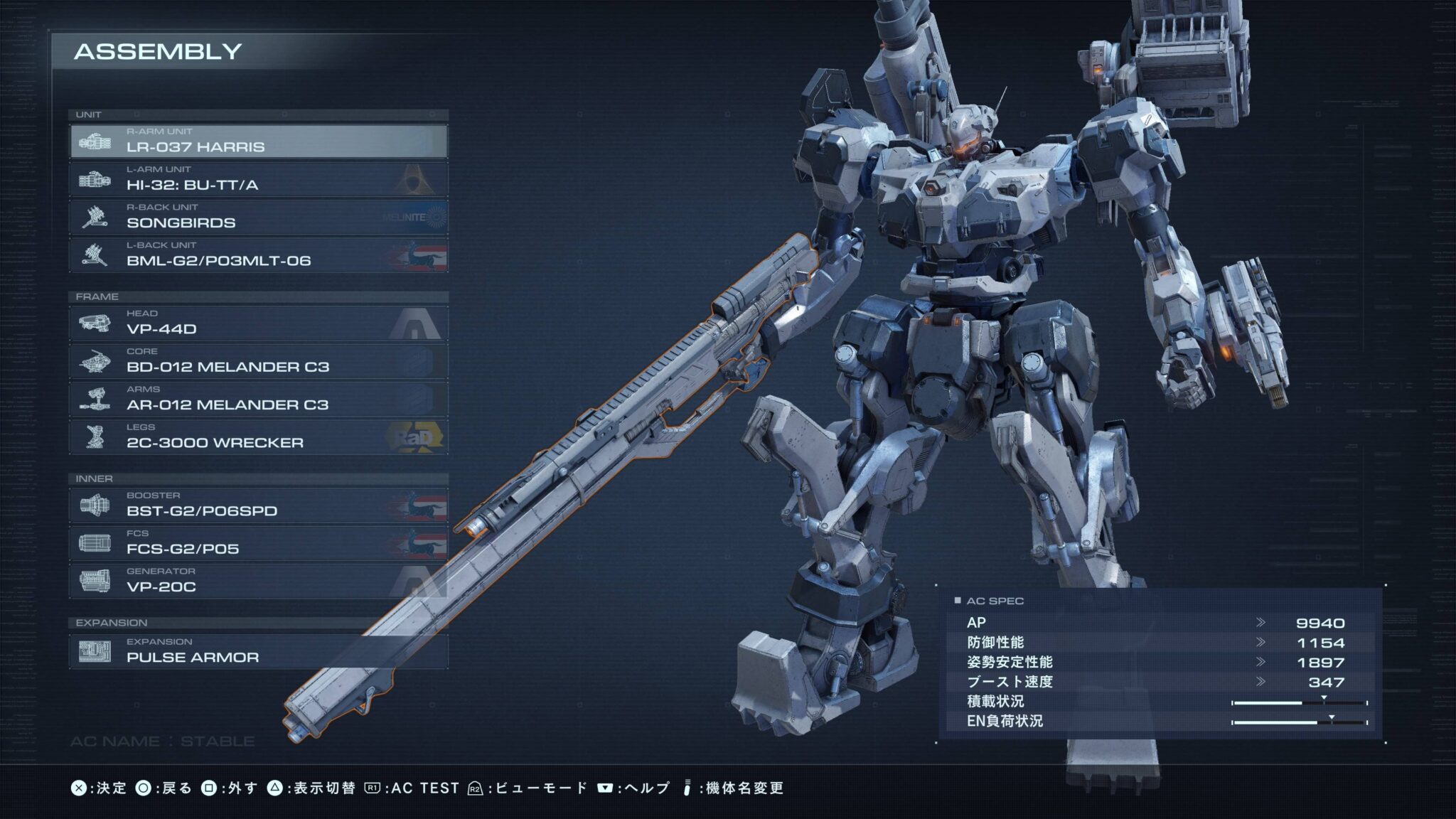Select the L-BACK UNIT BML-G2/P03MLT-06 slot
The height and width of the screenshot is (819, 1456).
point(259,255)
